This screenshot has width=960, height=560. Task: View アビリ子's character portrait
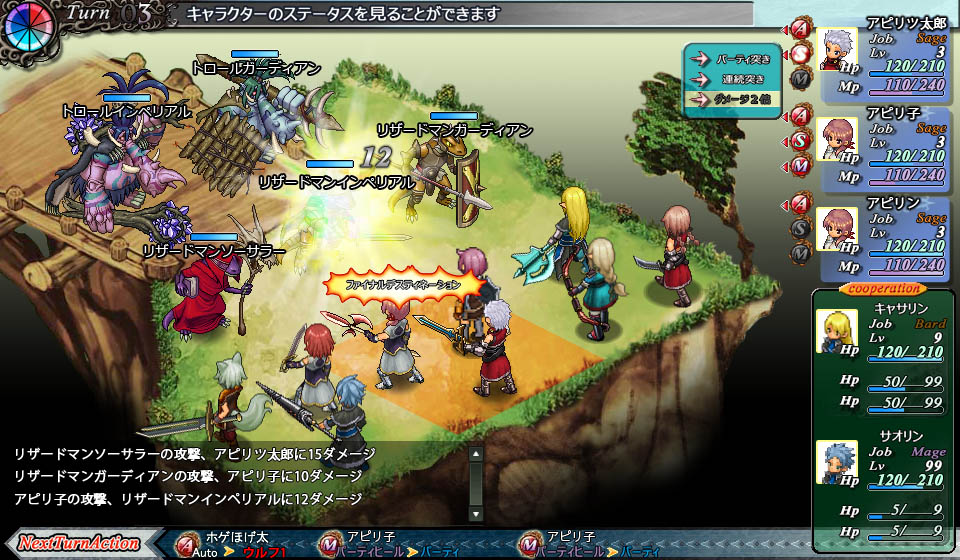click(836, 139)
